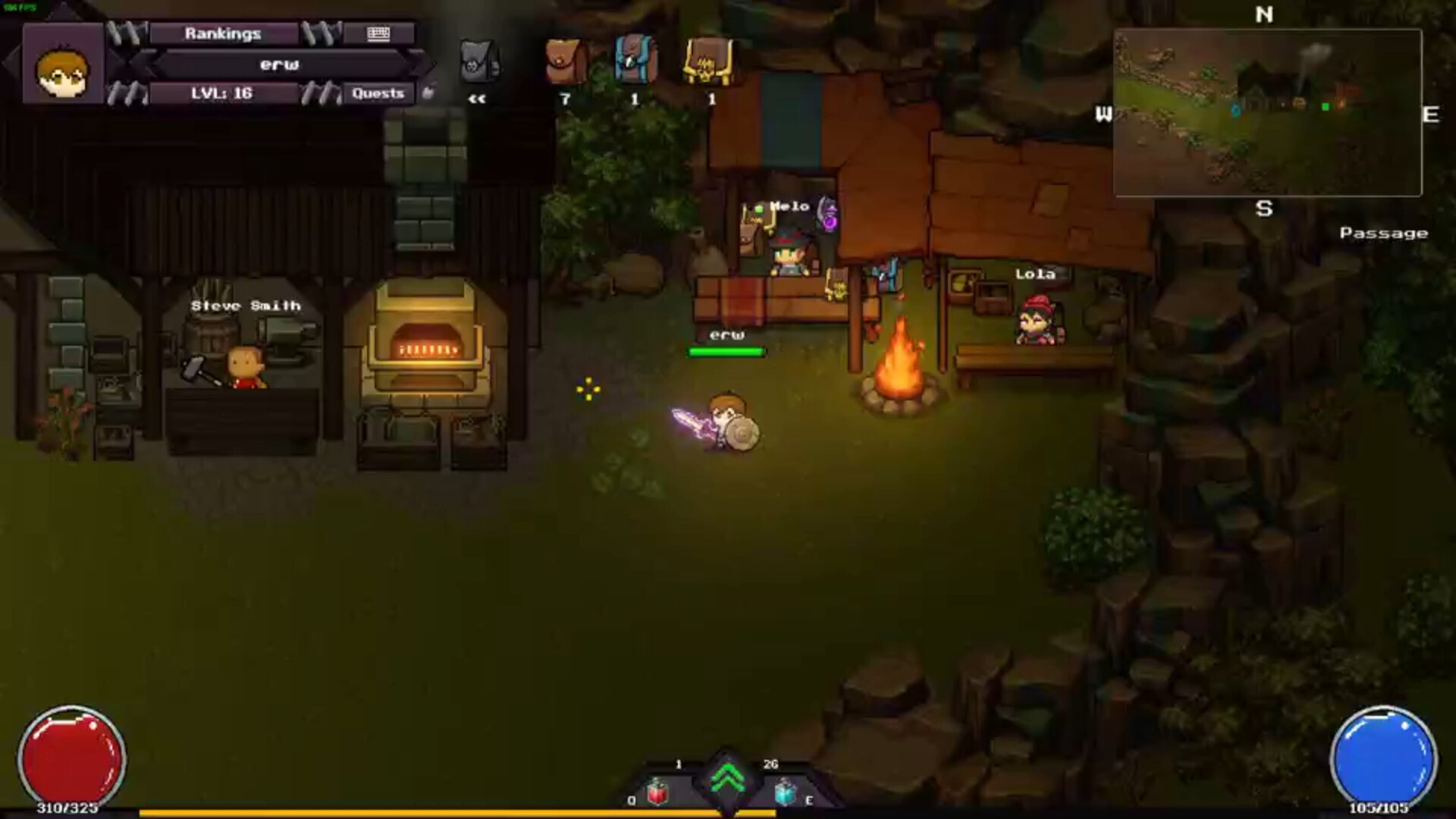
Task: Collapse the item bags via the << arrows
Action: click(x=477, y=97)
